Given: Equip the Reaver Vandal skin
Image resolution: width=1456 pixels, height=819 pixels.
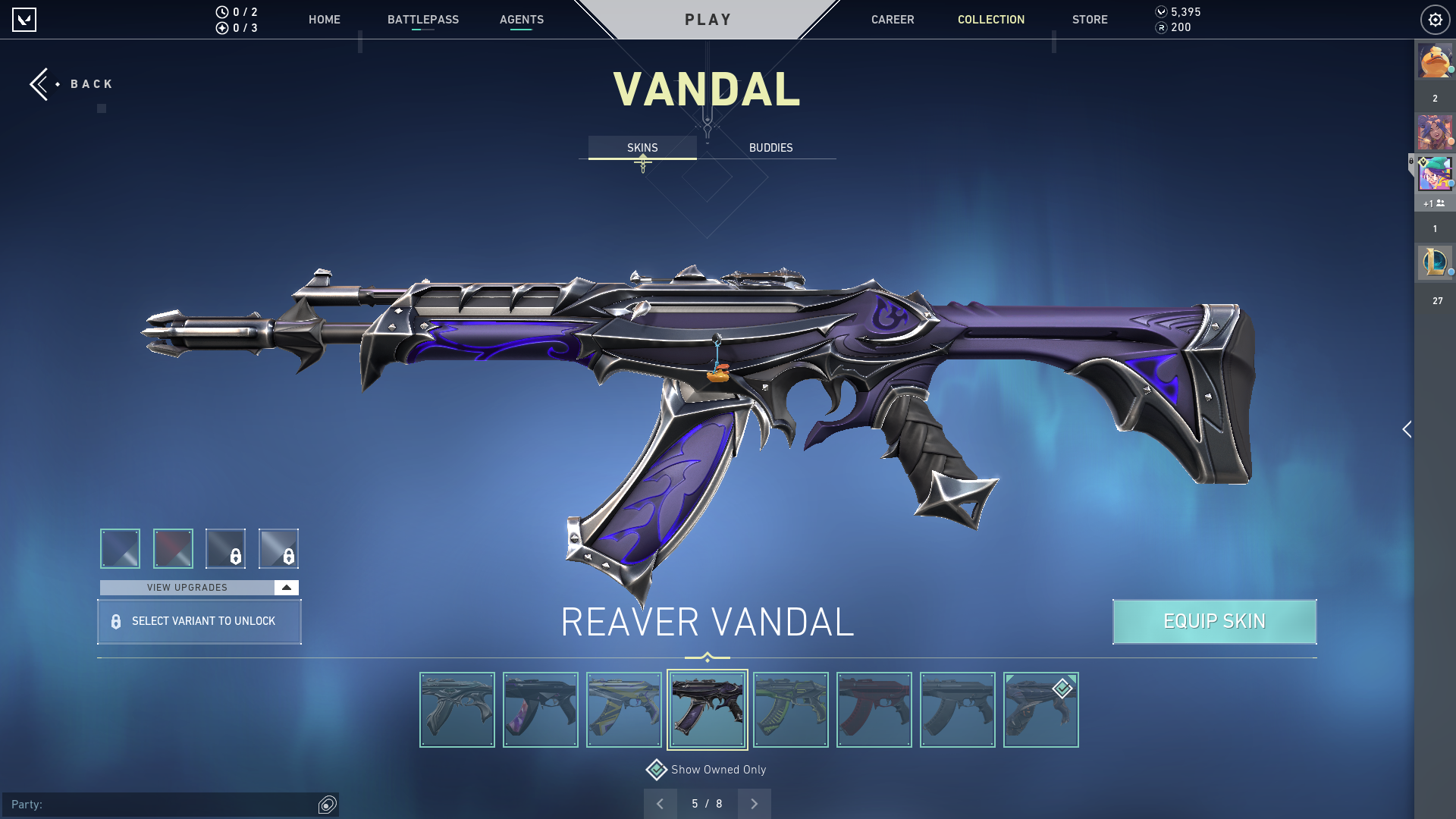Looking at the screenshot, I should (1214, 622).
